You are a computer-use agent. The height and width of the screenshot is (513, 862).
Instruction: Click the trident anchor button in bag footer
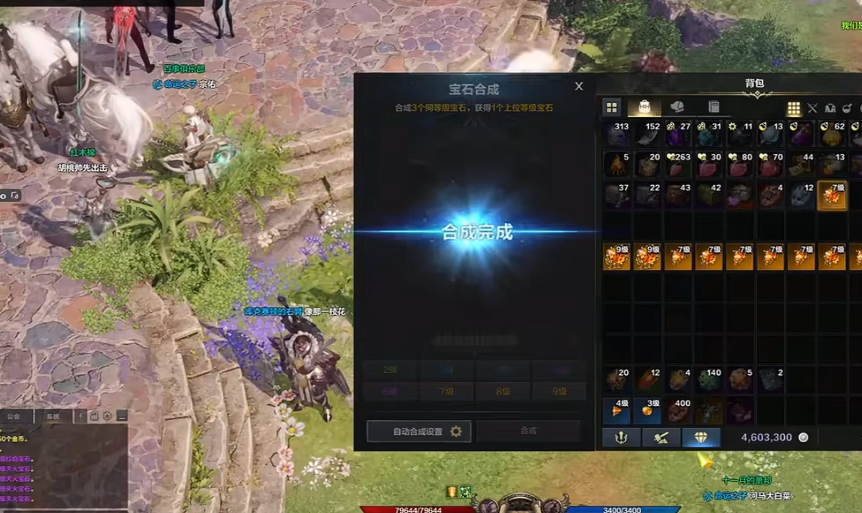[620, 437]
